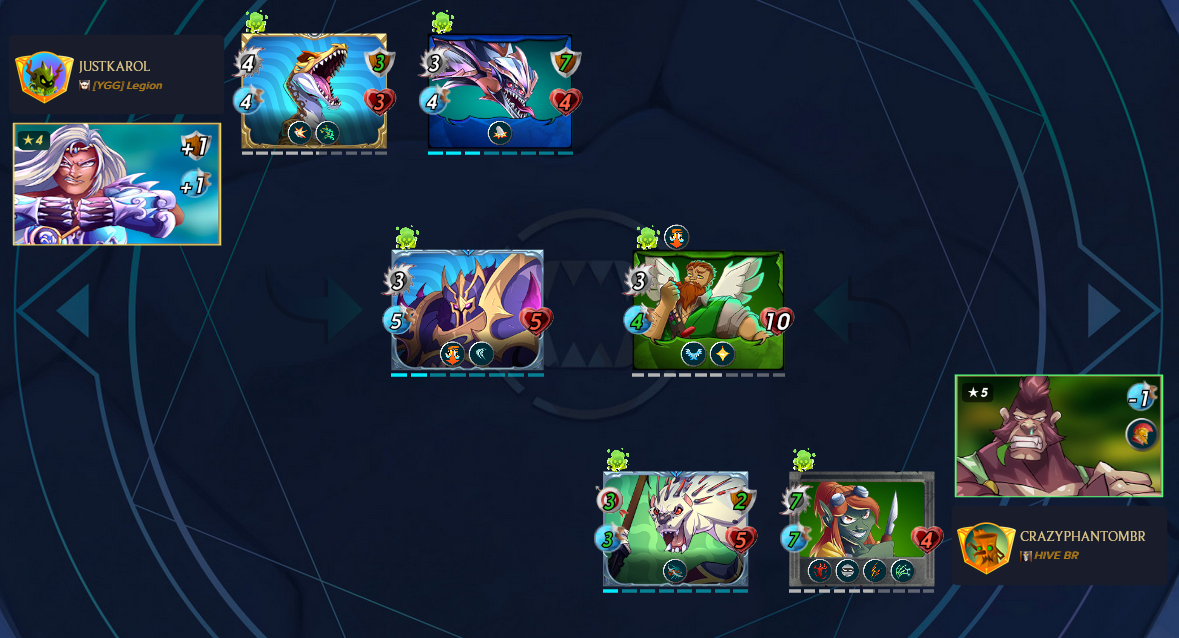Select the JUSTKAROL player profile avatar

[x=44, y=76]
